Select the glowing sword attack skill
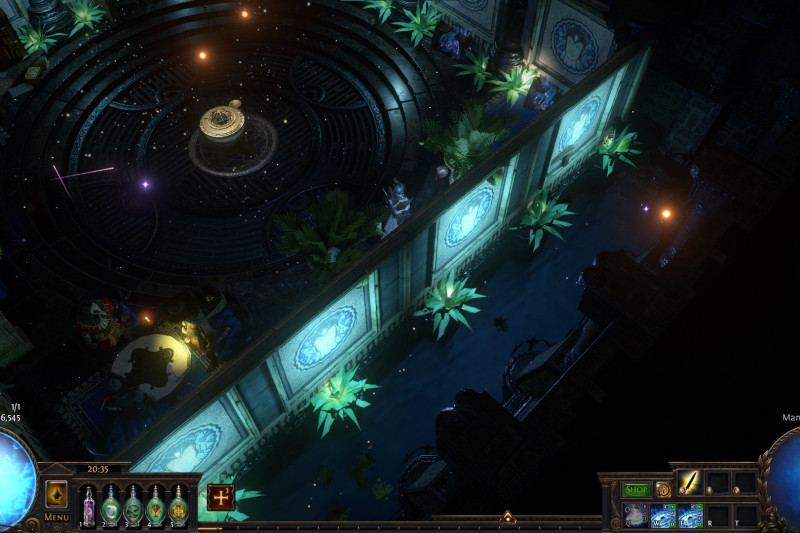This screenshot has height=533, width=800. (690, 483)
